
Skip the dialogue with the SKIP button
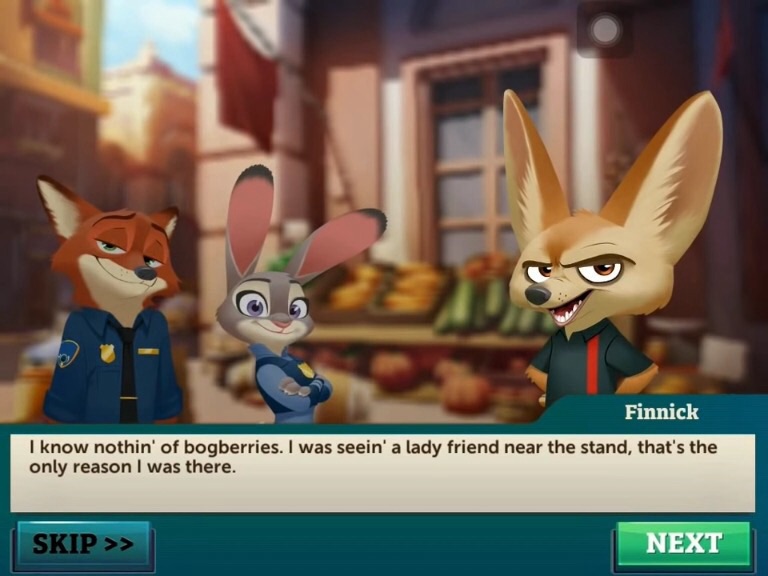point(83,545)
